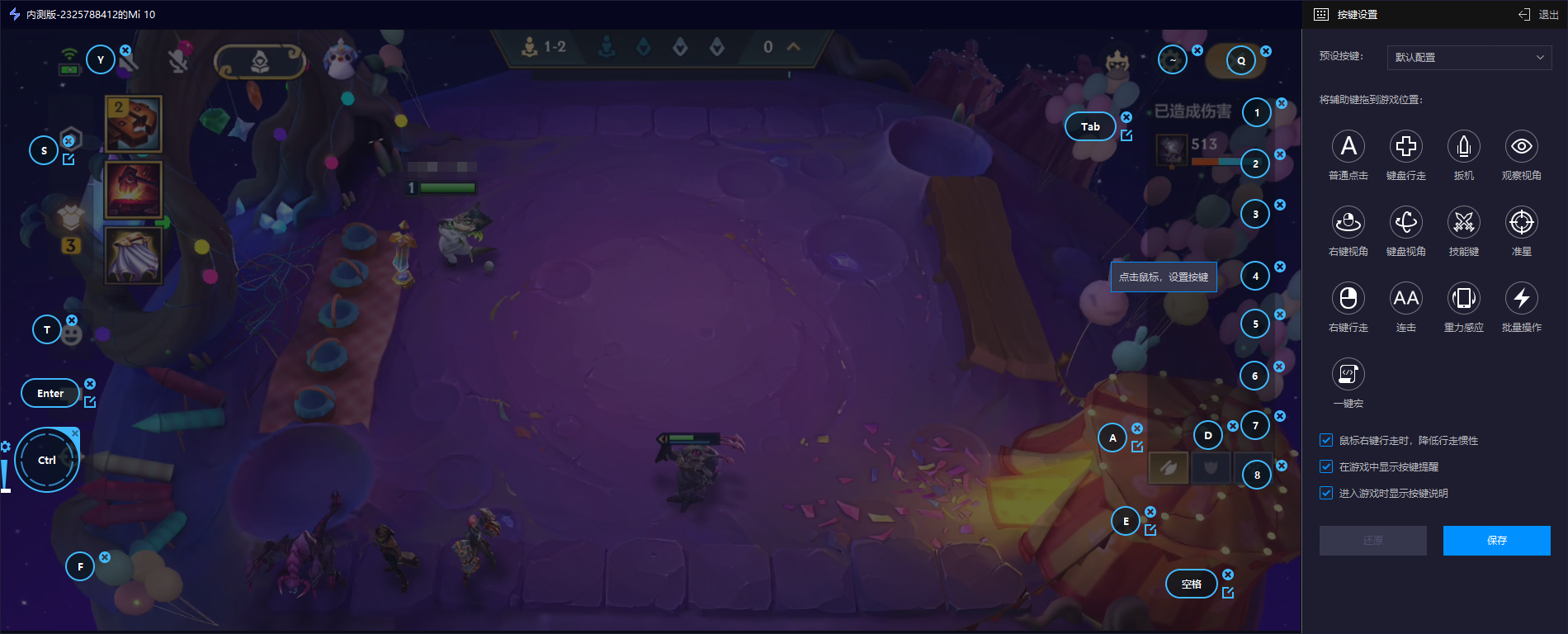This screenshot has height=634, width=1568.
Task: Remove the Enter key mapping
Action: point(90,384)
